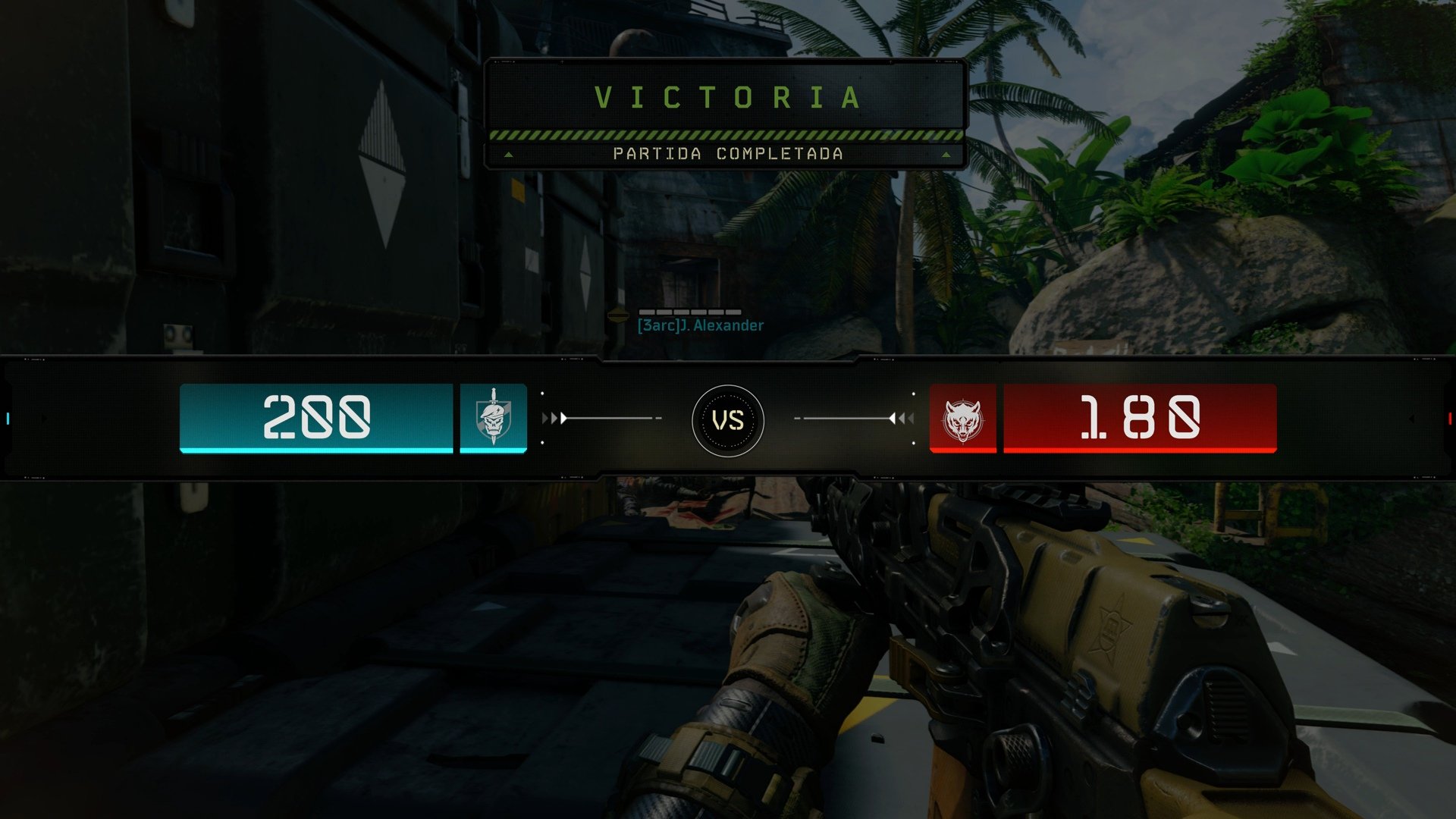
Task: Select the skull-and-dagger team emblem
Action: tap(493, 419)
